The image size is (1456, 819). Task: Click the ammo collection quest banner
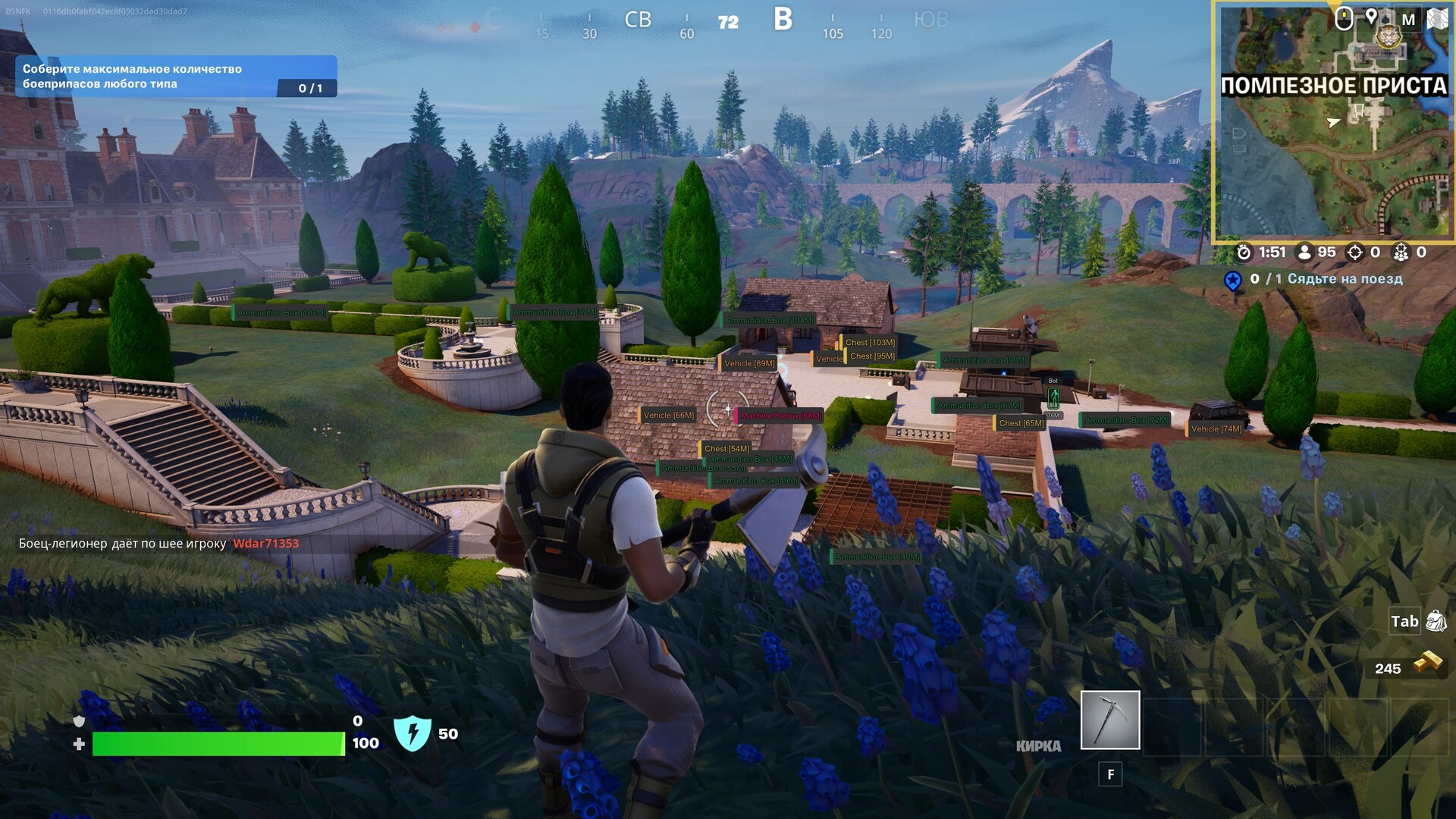pos(176,77)
